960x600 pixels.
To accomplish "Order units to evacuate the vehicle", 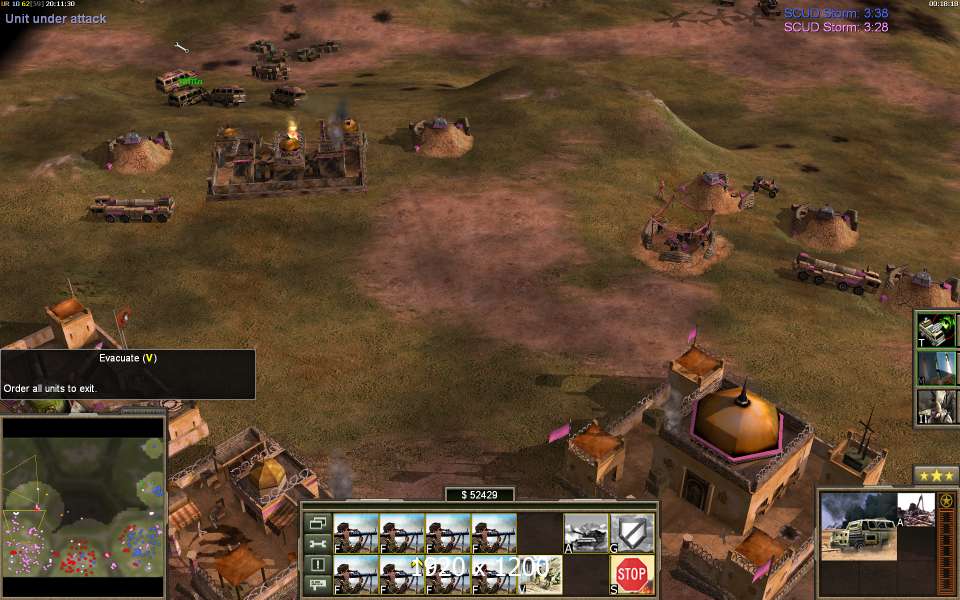I will coord(540,574).
